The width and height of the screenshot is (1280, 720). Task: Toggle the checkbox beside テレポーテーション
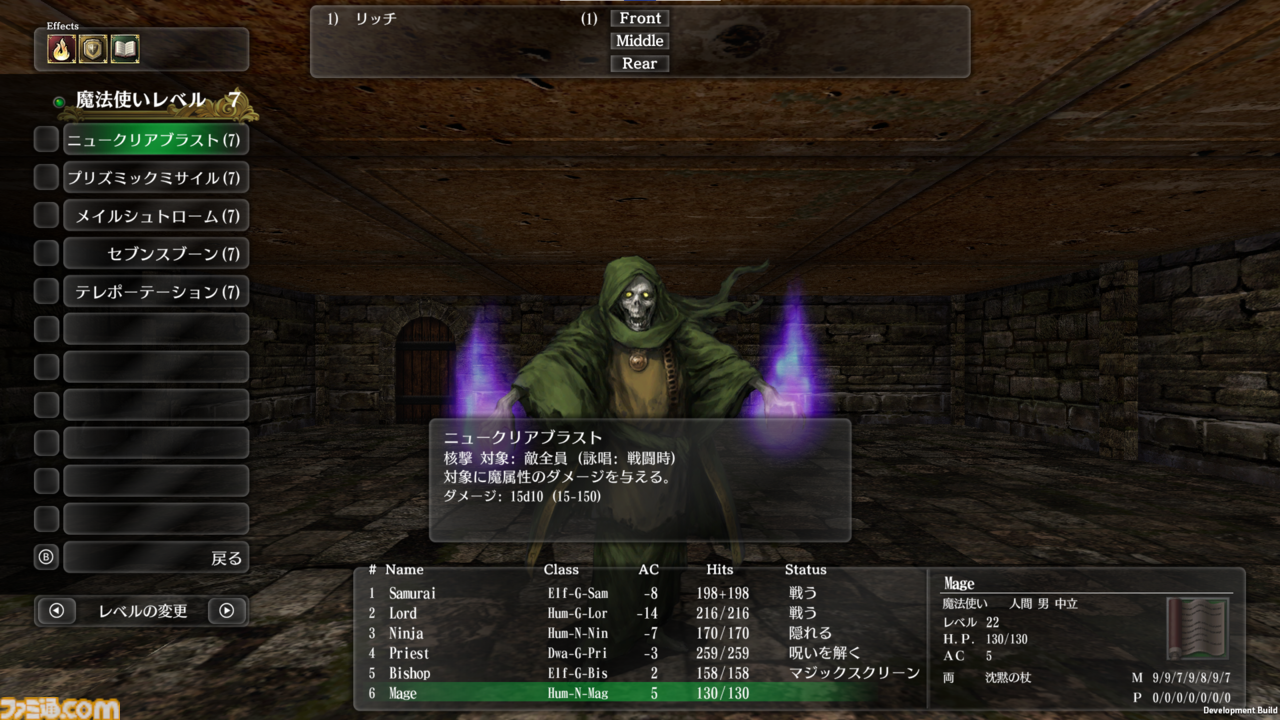click(x=45, y=291)
